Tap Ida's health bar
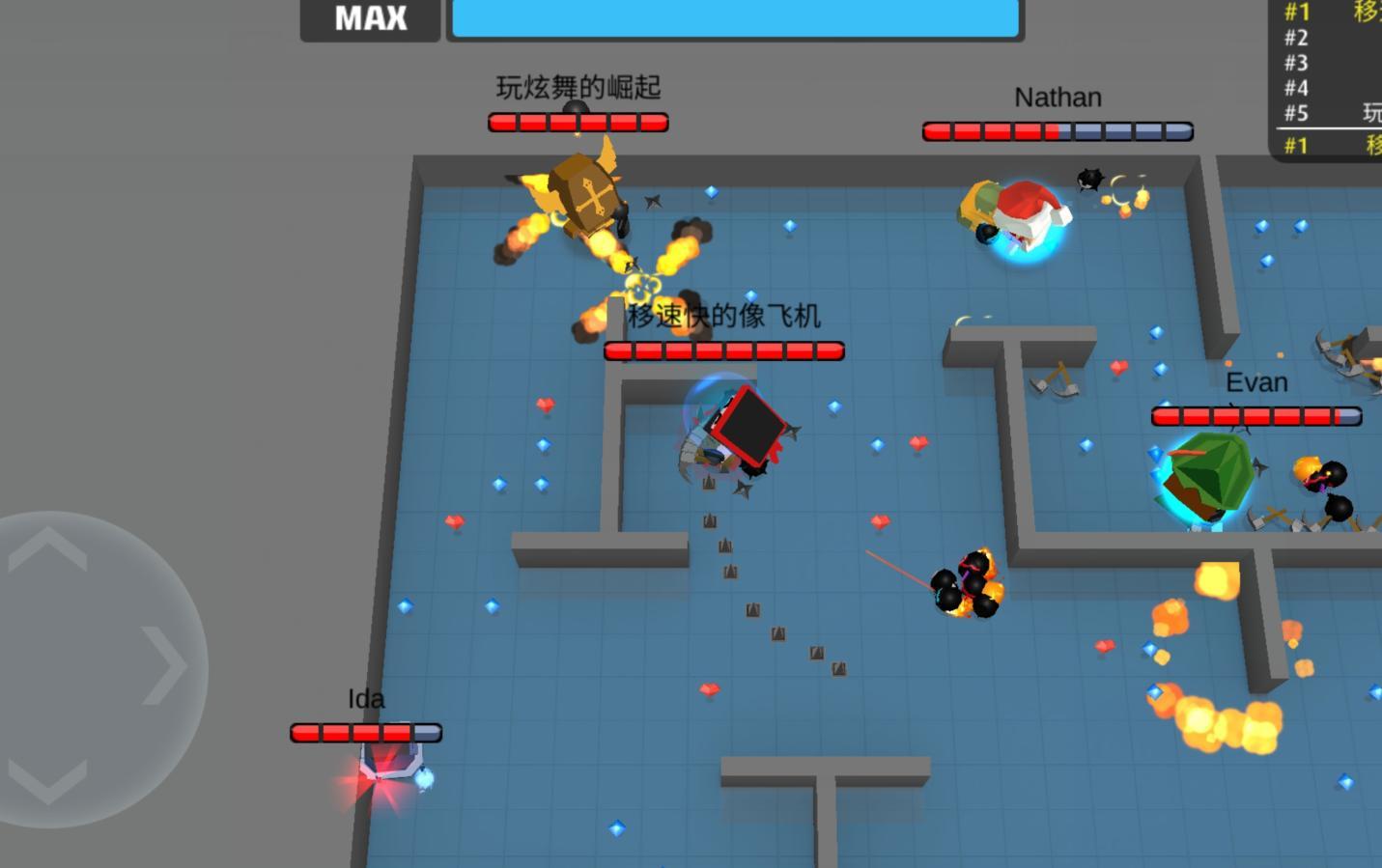 [x=365, y=732]
